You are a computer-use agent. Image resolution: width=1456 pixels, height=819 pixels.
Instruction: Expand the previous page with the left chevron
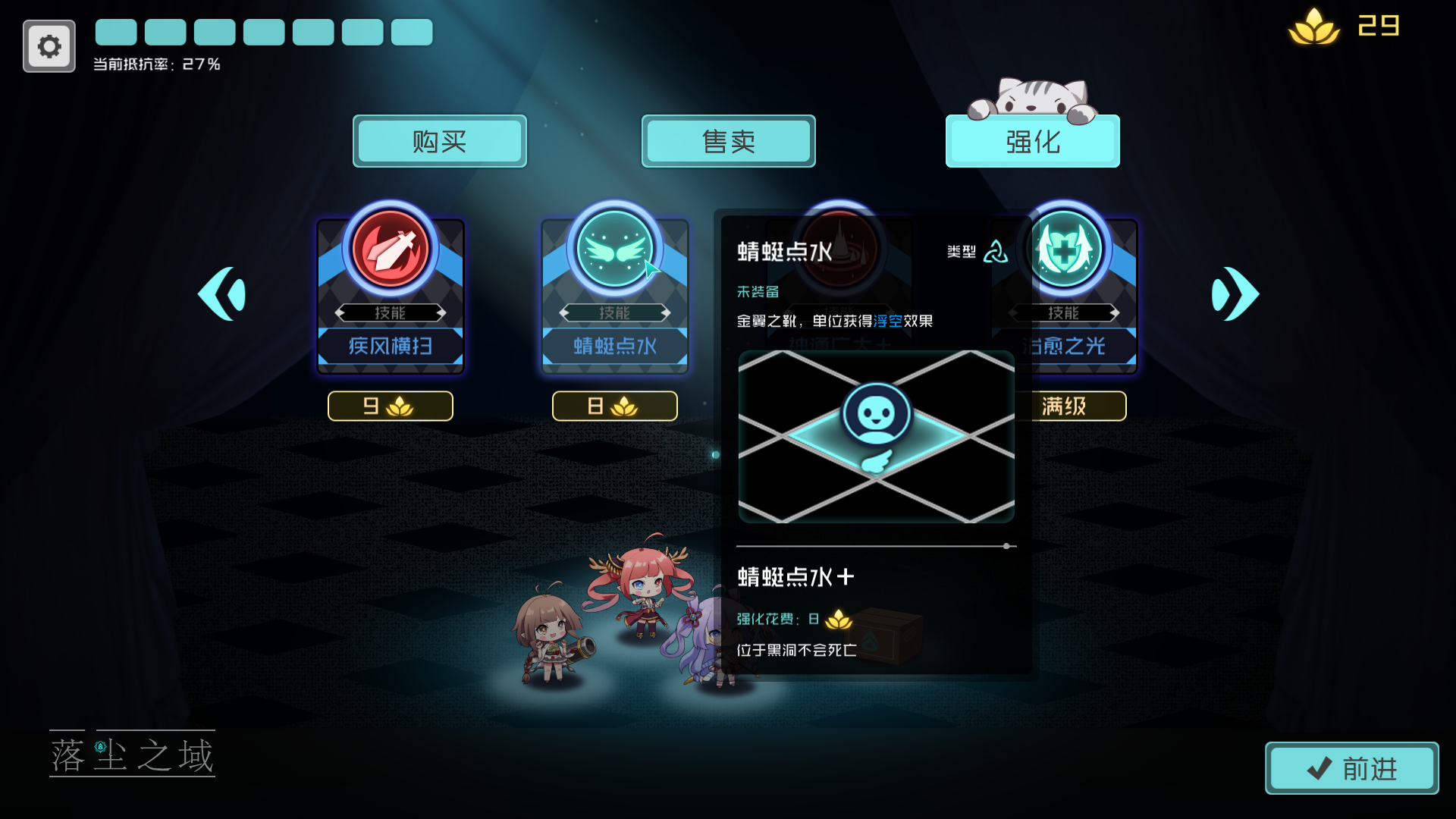pyautogui.click(x=223, y=294)
